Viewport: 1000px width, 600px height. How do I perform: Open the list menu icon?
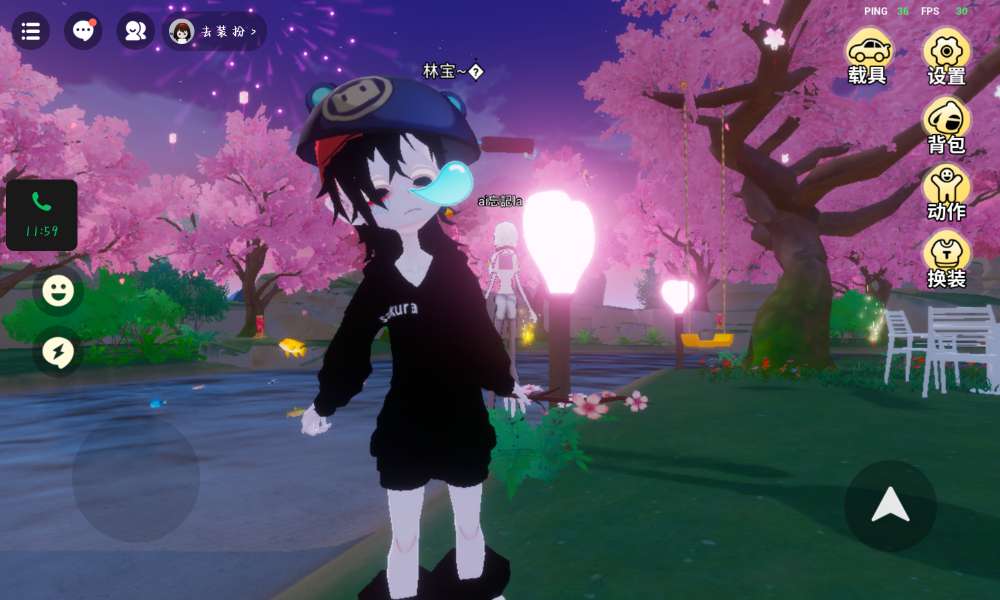pyautogui.click(x=31, y=31)
